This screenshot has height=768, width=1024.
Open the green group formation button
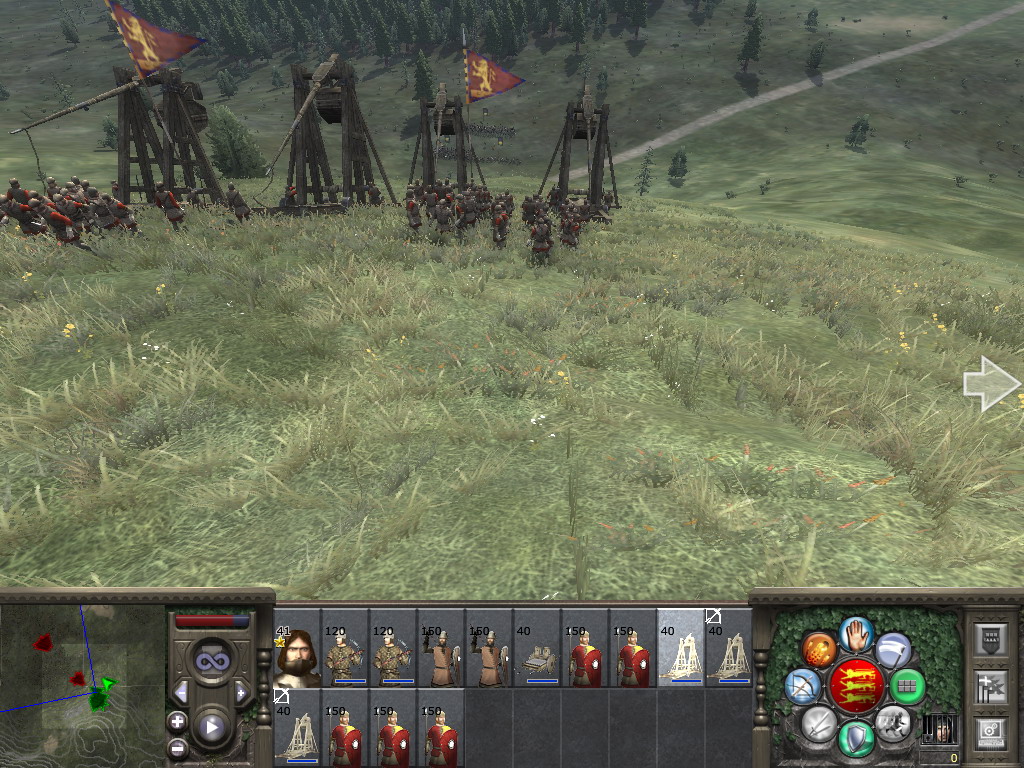tap(907, 687)
